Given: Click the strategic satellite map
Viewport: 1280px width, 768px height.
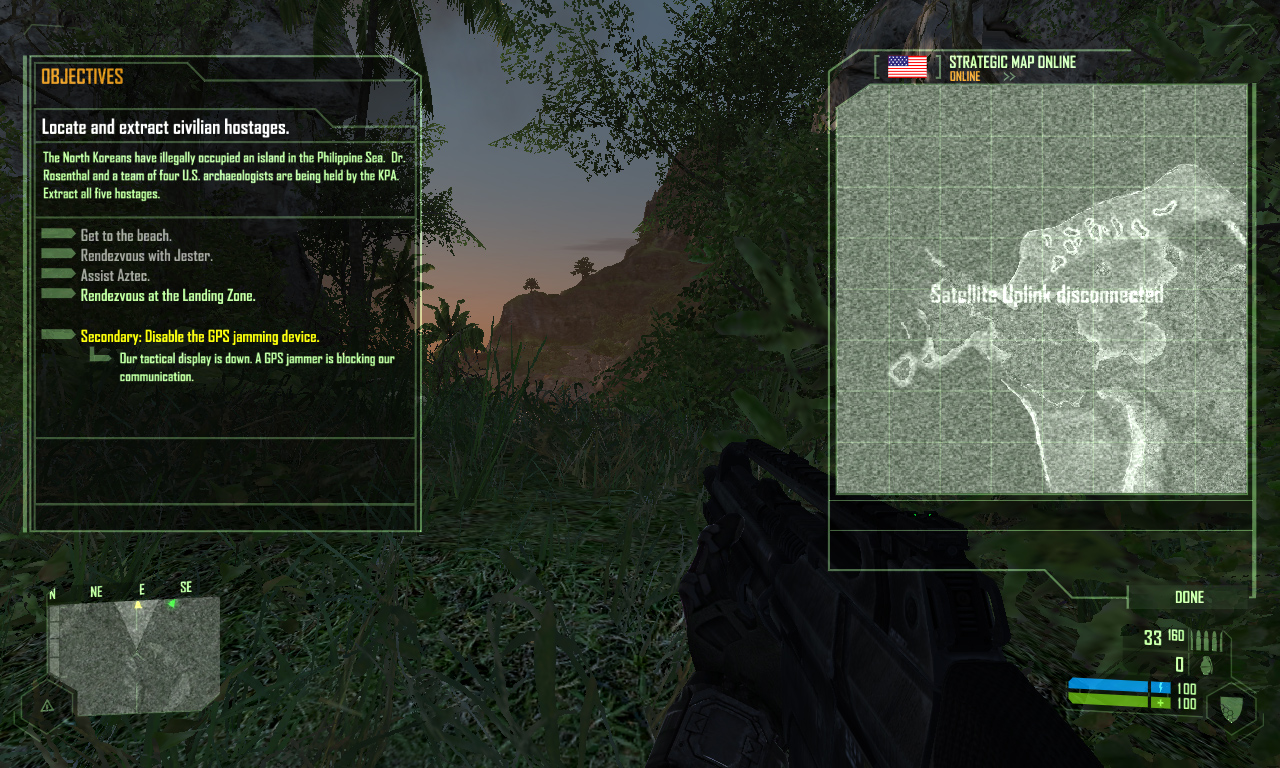Looking at the screenshot, I should [1041, 289].
